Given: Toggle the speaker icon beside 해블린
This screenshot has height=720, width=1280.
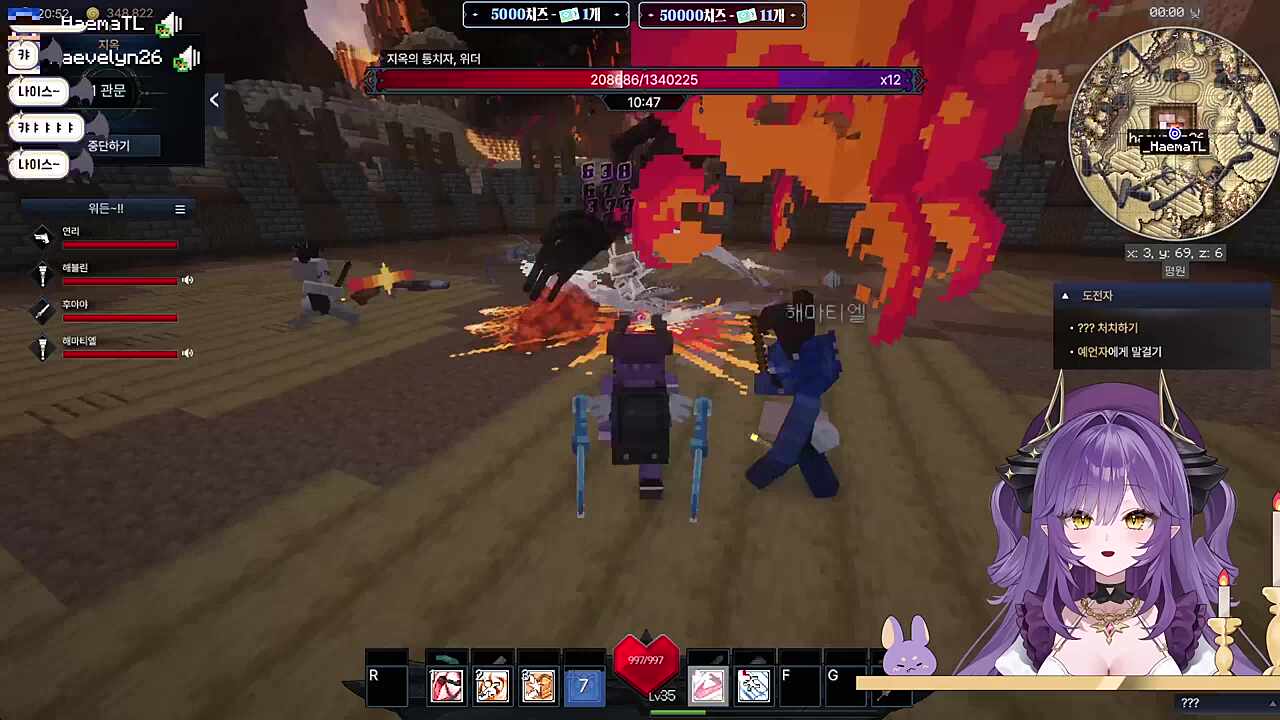Looking at the screenshot, I should click(x=187, y=280).
